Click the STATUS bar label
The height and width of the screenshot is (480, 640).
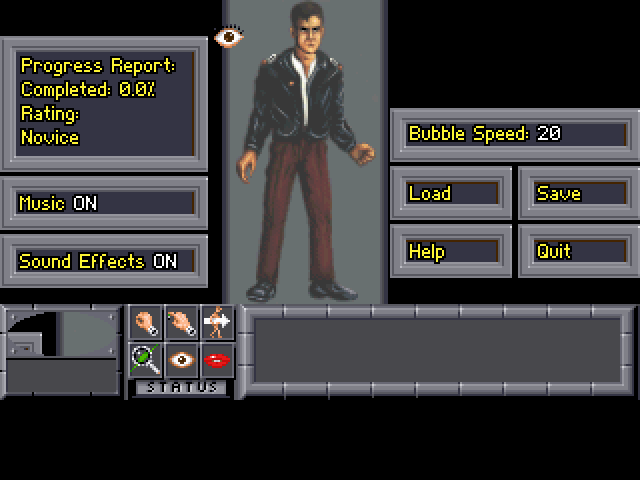tap(181, 387)
